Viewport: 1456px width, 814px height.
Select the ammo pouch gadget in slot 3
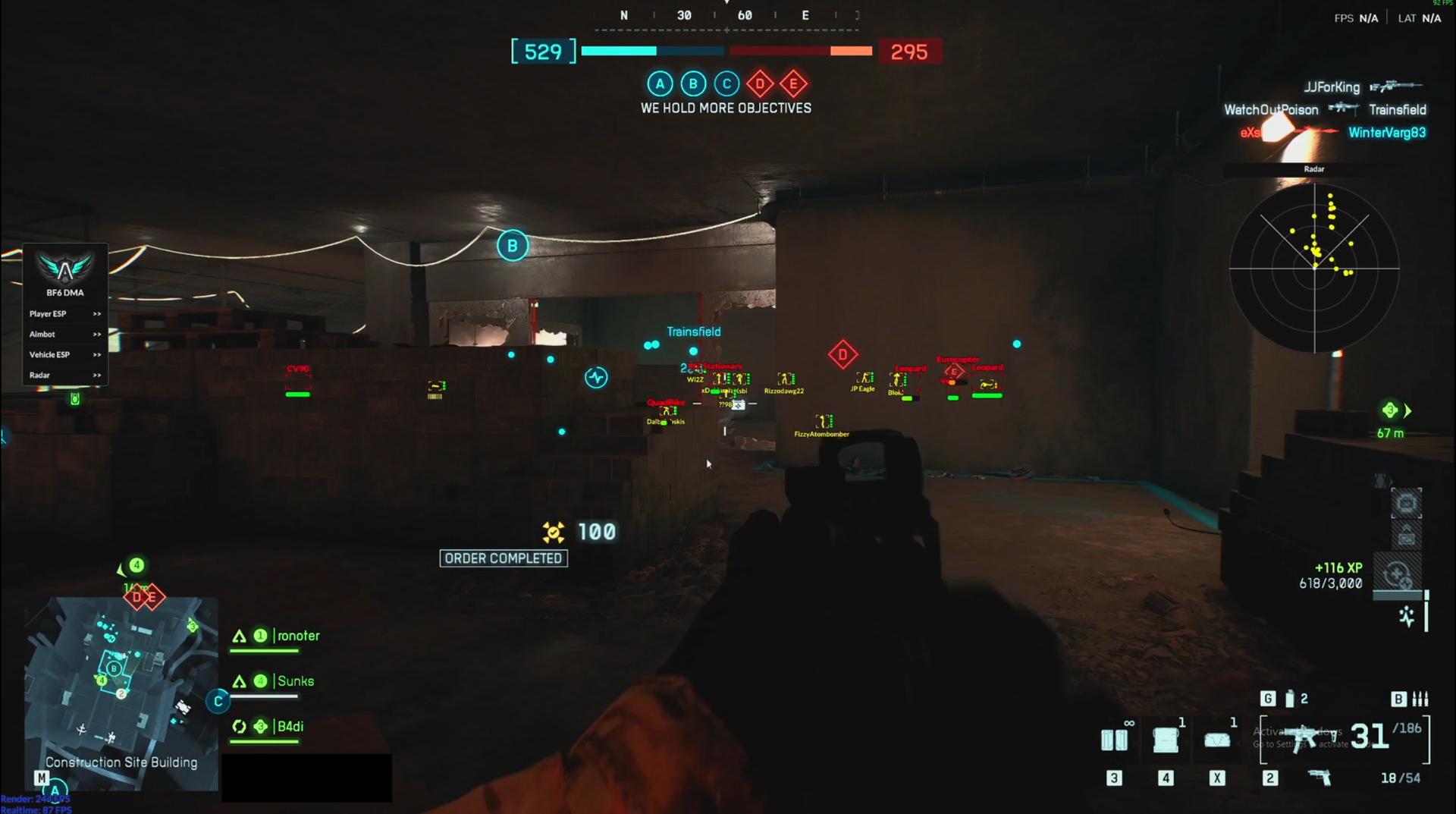(x=1115, y=740)
